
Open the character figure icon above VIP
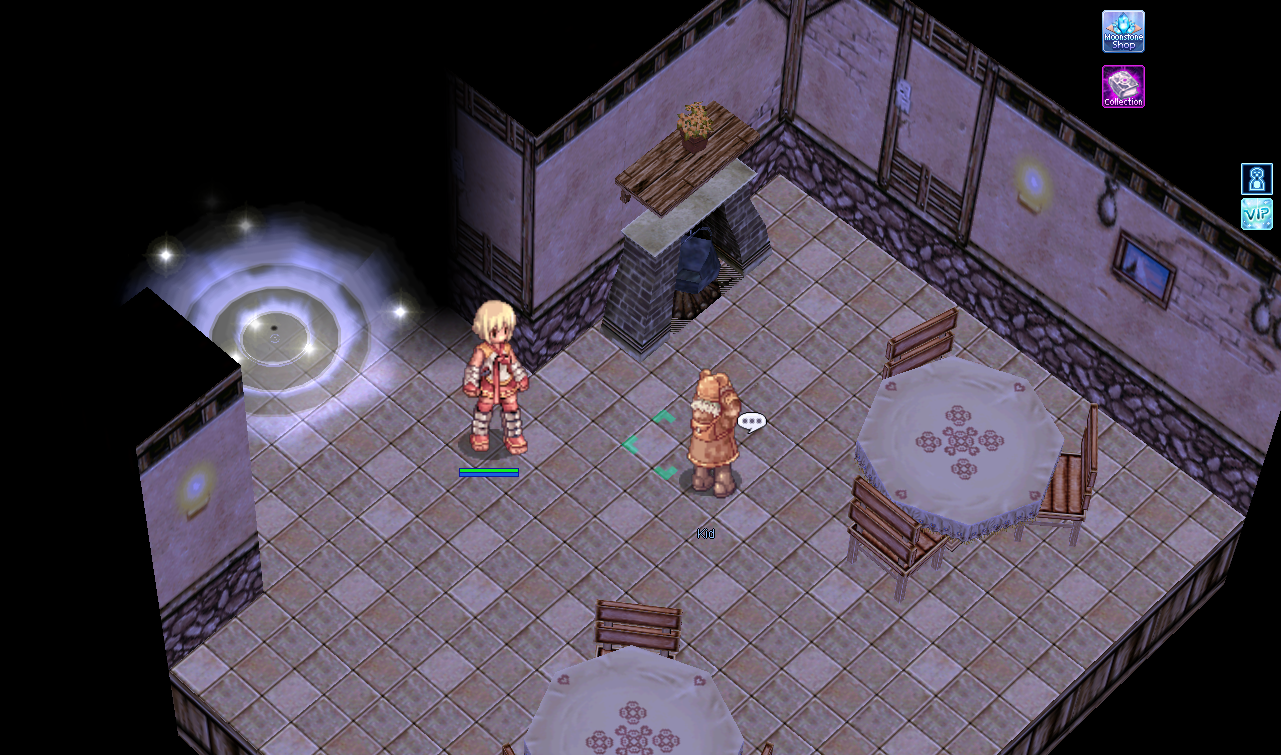[1256, 179]
